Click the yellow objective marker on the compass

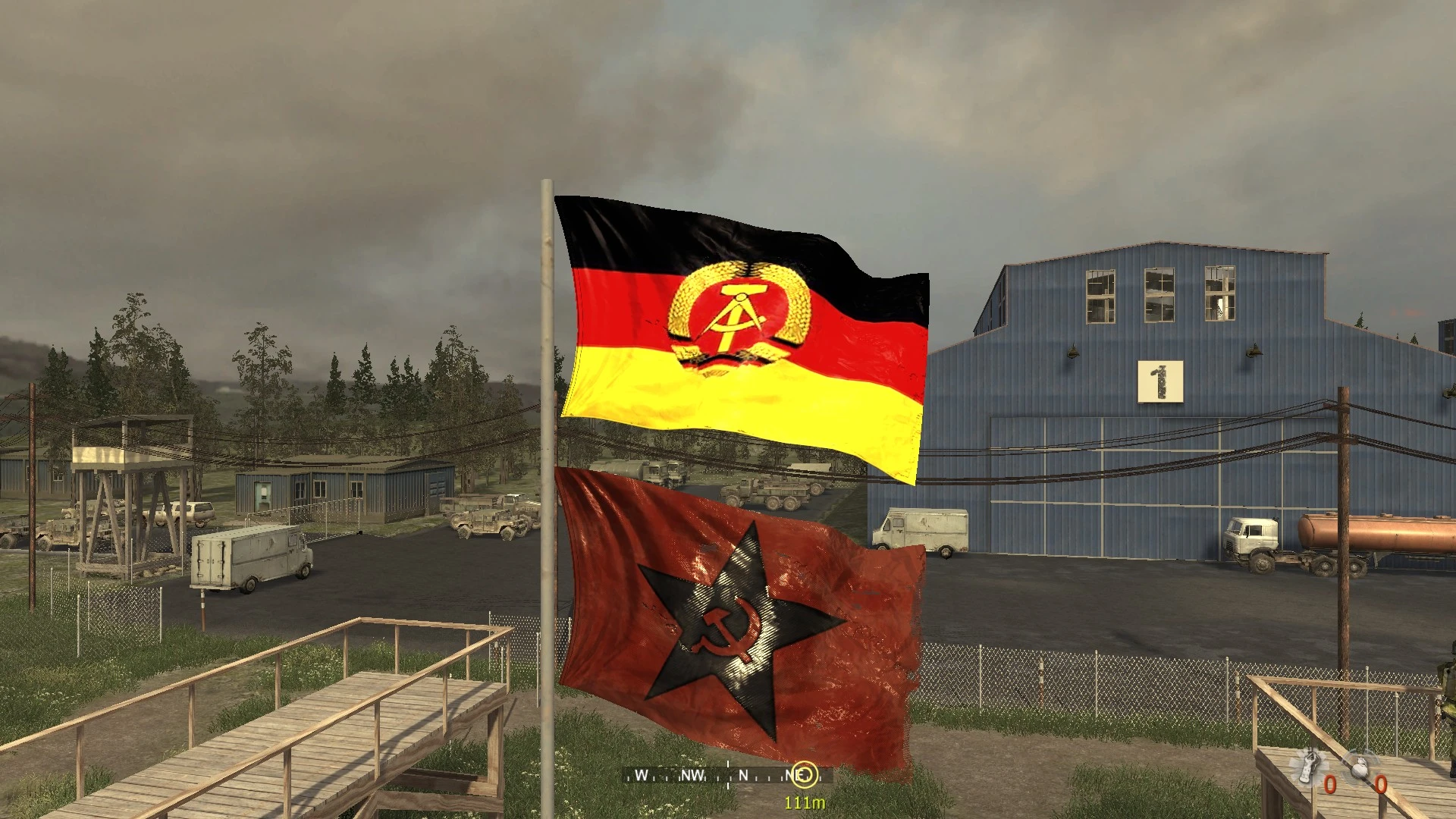(806, 774)
